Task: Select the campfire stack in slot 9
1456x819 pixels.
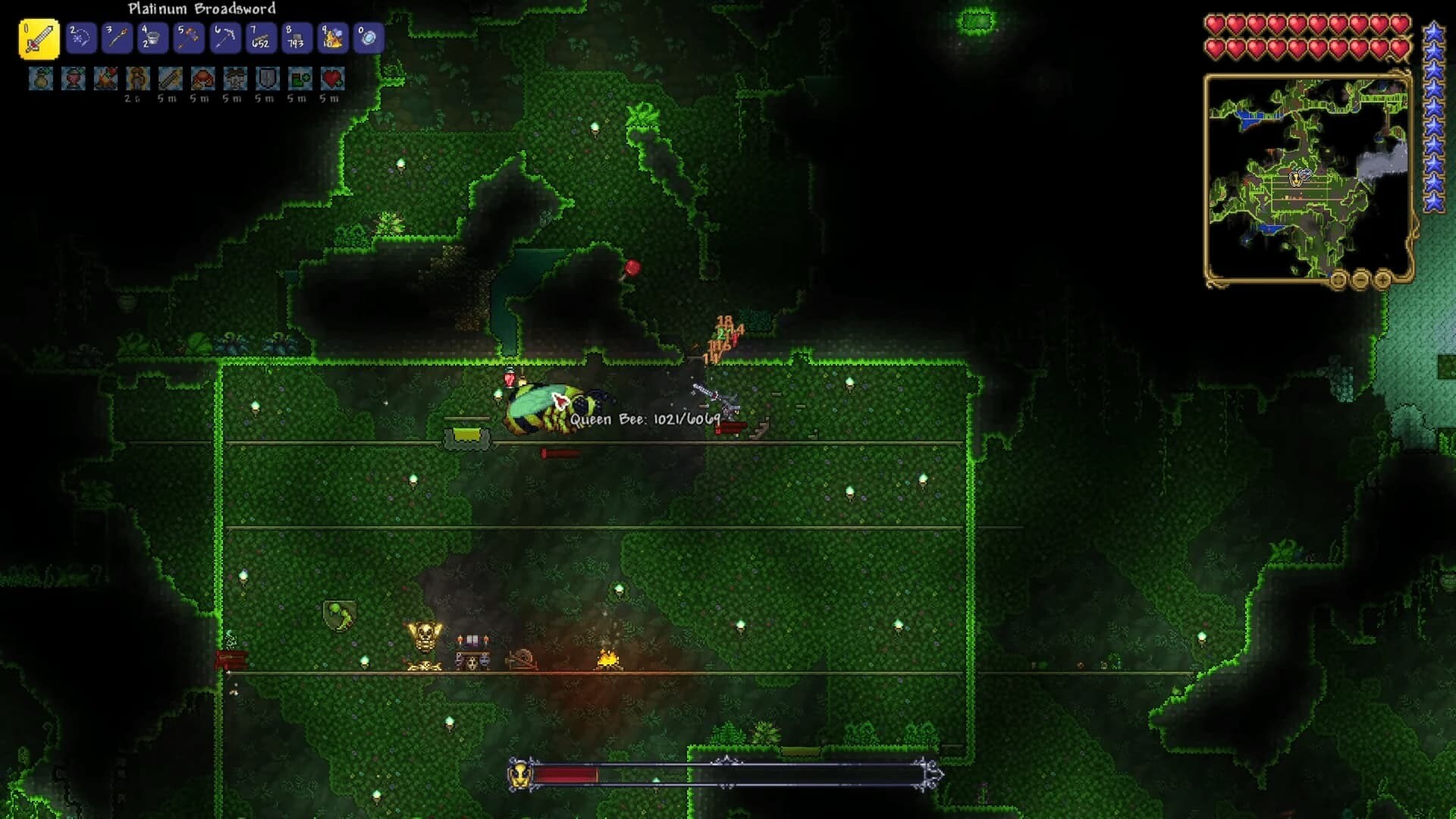Action: click(x=332, y=38)
